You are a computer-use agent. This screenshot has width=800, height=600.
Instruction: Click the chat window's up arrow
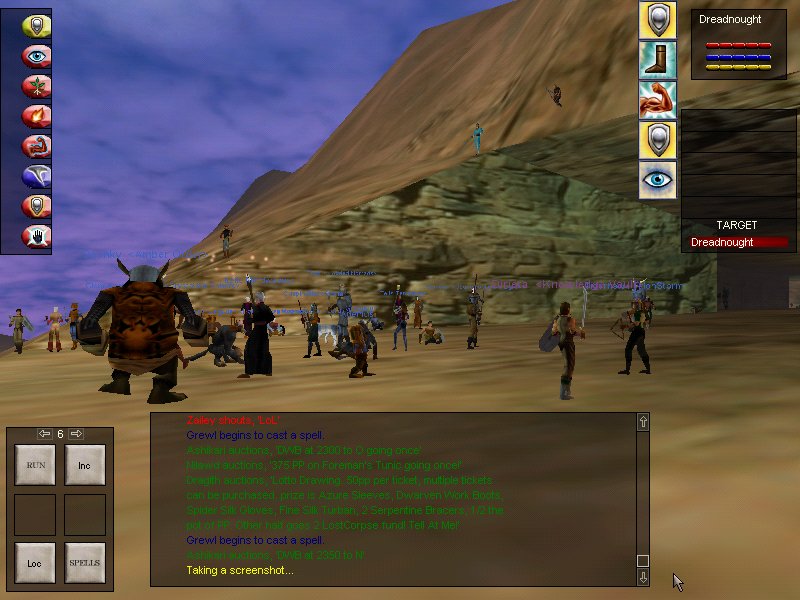(643, 422)
